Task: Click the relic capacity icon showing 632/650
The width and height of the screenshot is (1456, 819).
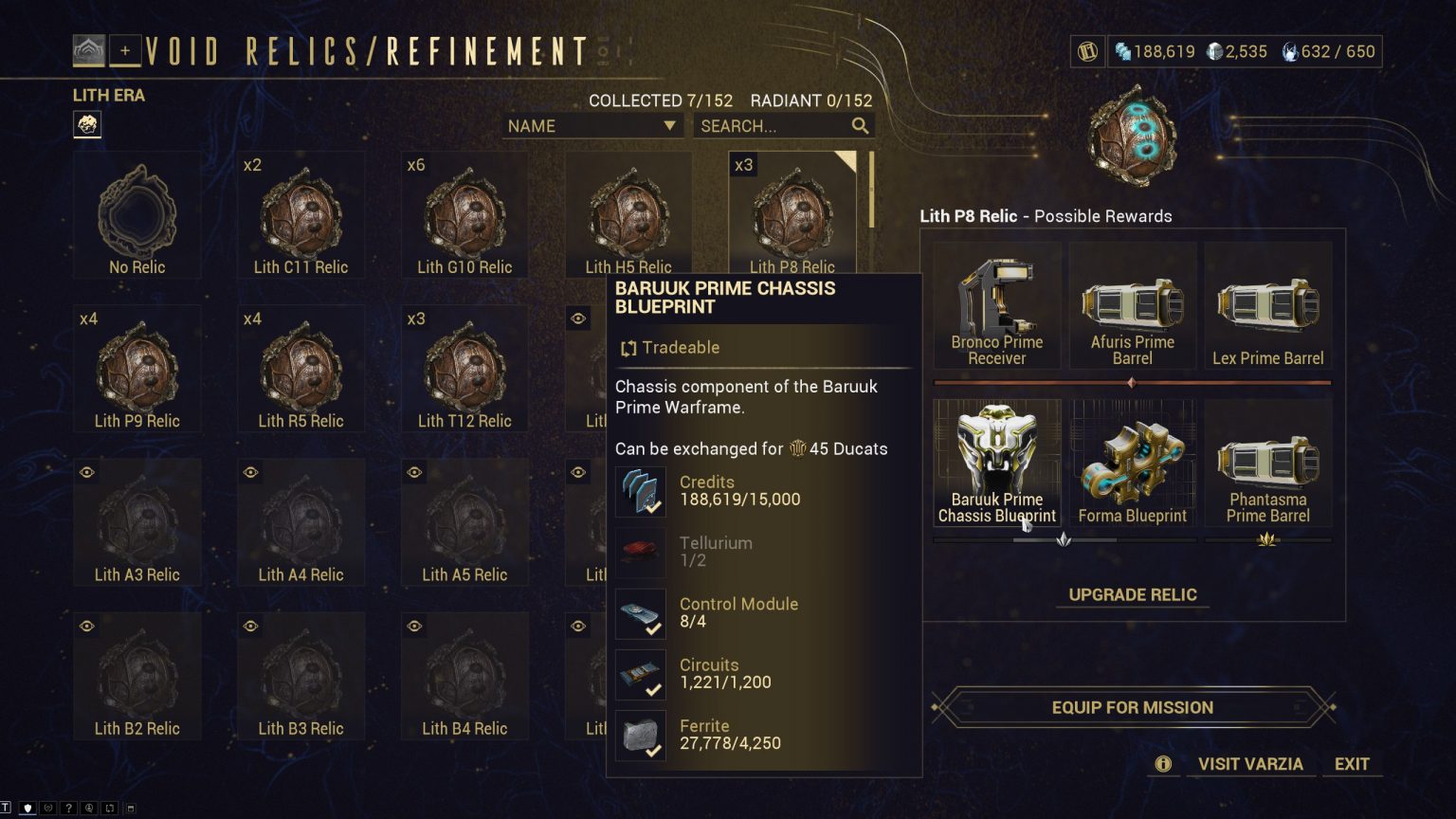Action: pos(1291,51)
